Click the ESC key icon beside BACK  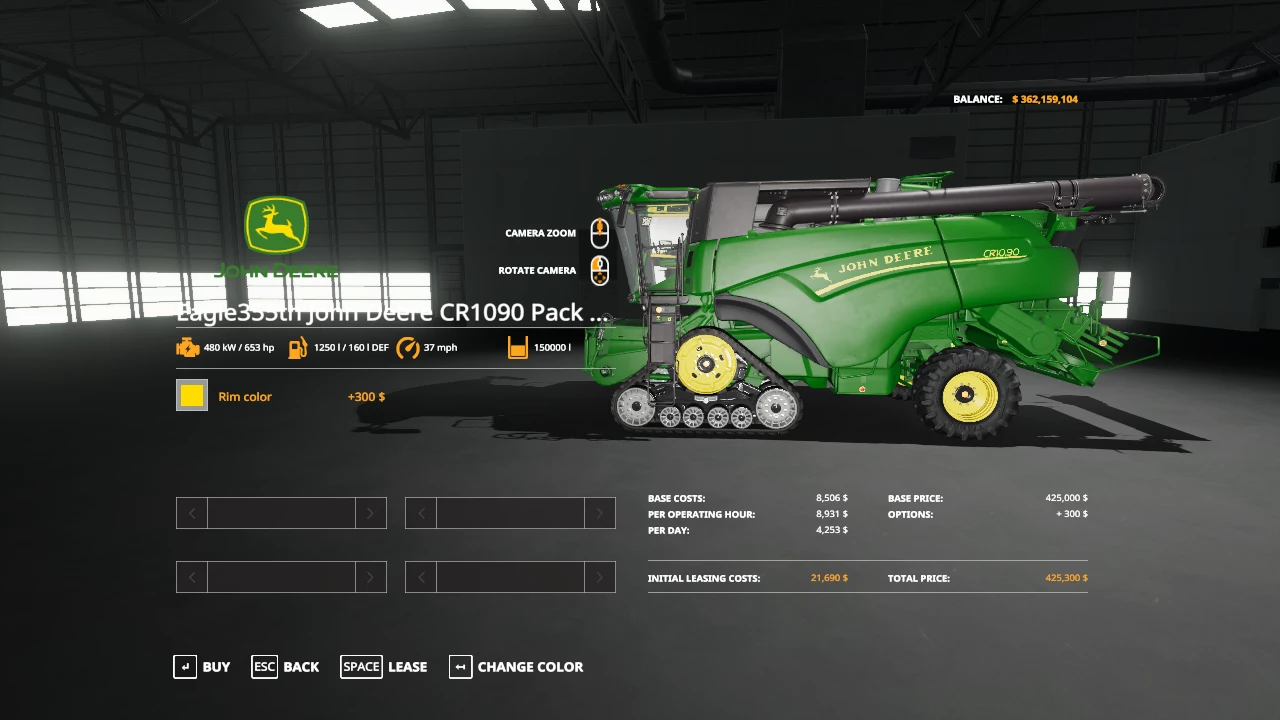click(264, 667)
